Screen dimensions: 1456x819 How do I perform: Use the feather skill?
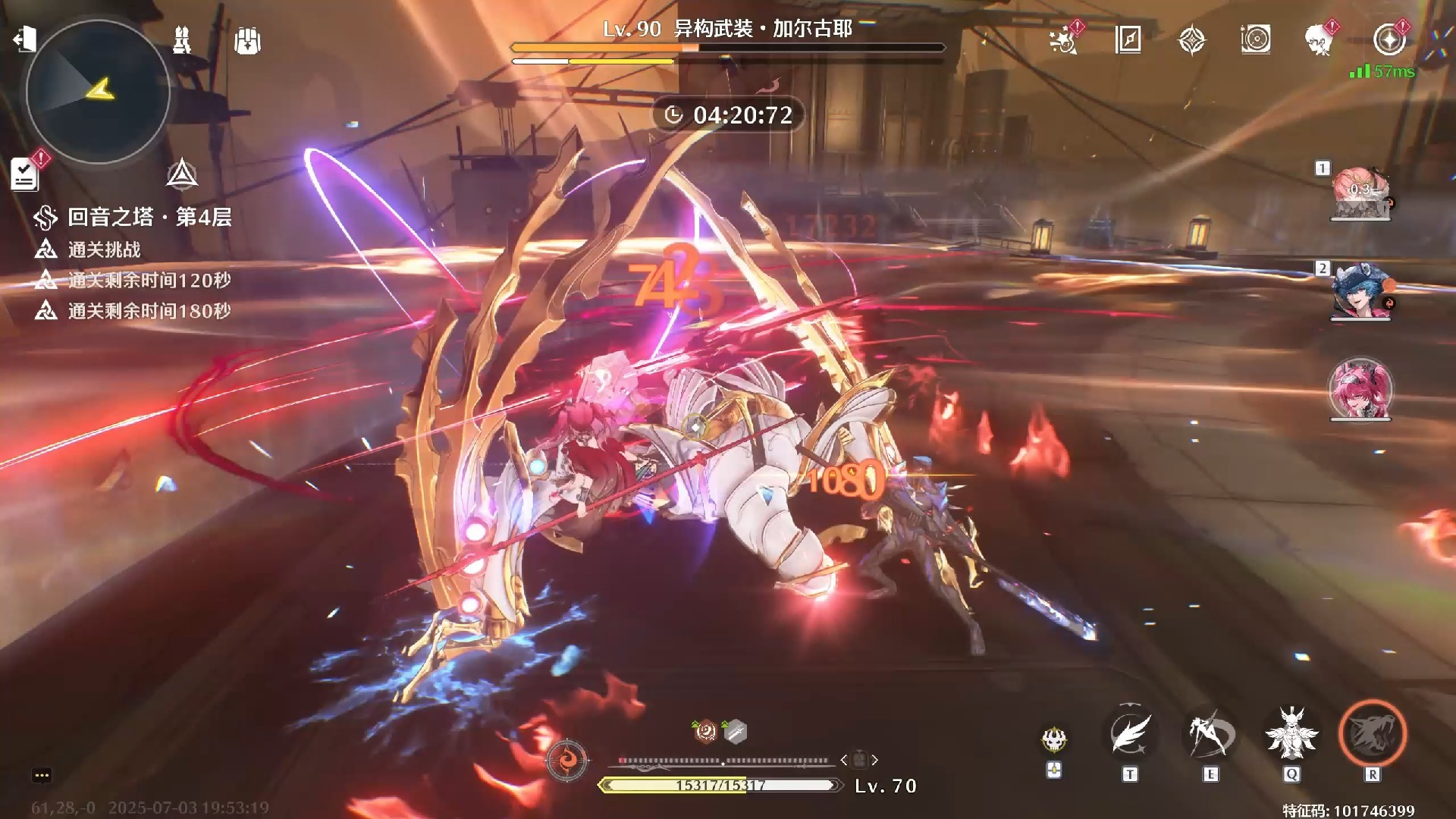[x=1130, y=733]
